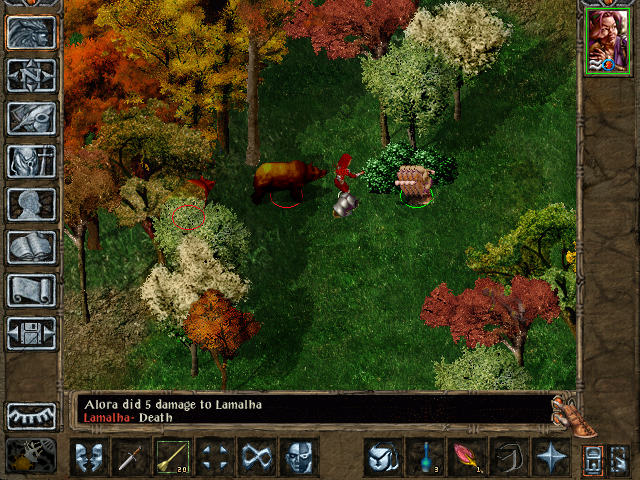Click the gear clock to pause

(30, 455)
